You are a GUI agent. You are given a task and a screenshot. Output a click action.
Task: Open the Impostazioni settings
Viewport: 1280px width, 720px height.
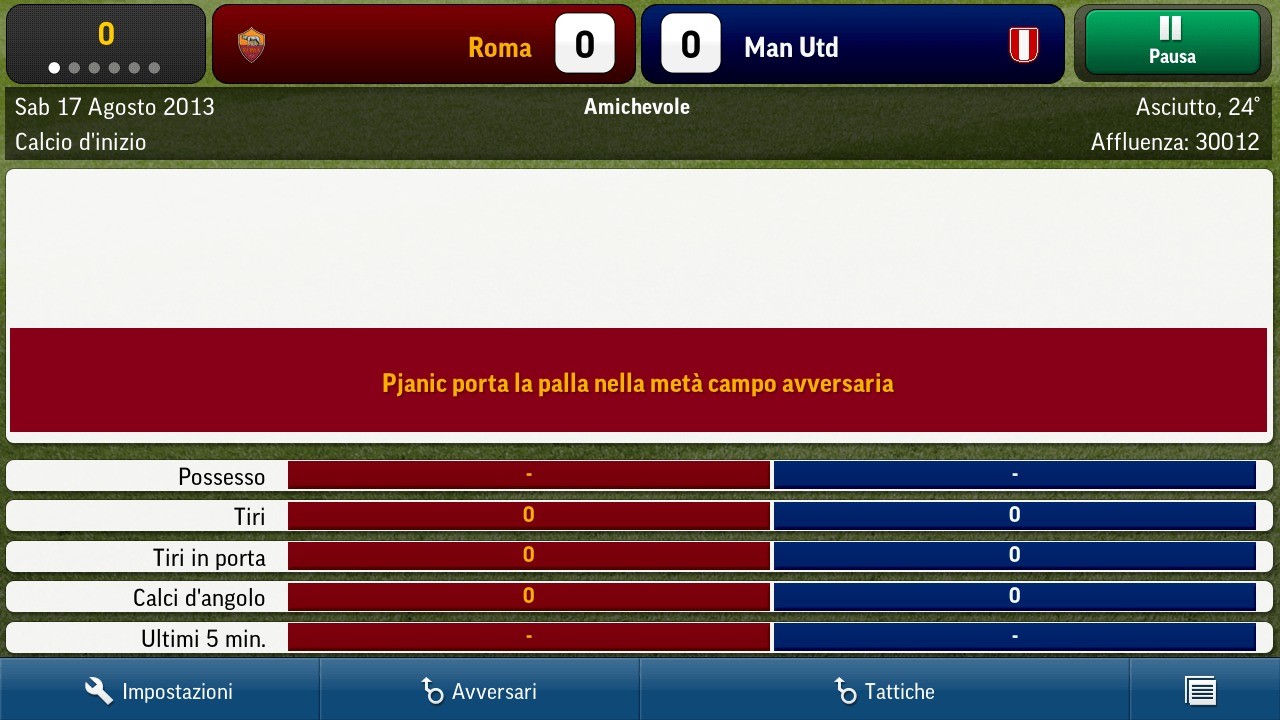159,691
